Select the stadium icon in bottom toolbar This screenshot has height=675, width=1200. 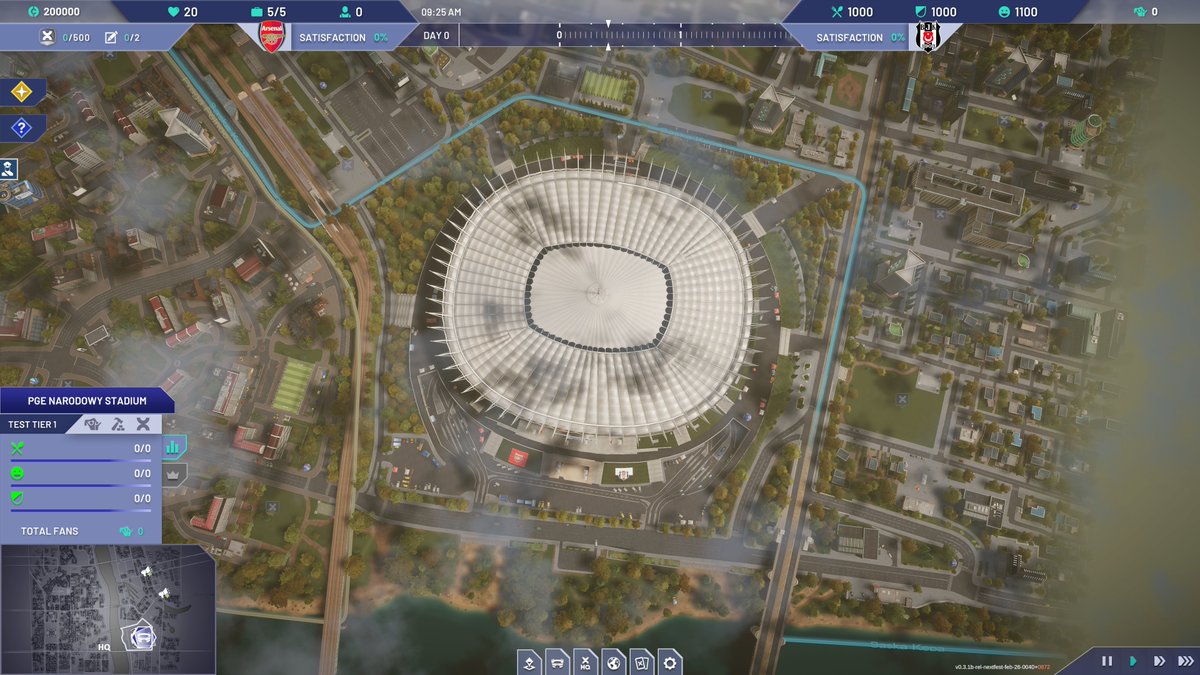559,662
